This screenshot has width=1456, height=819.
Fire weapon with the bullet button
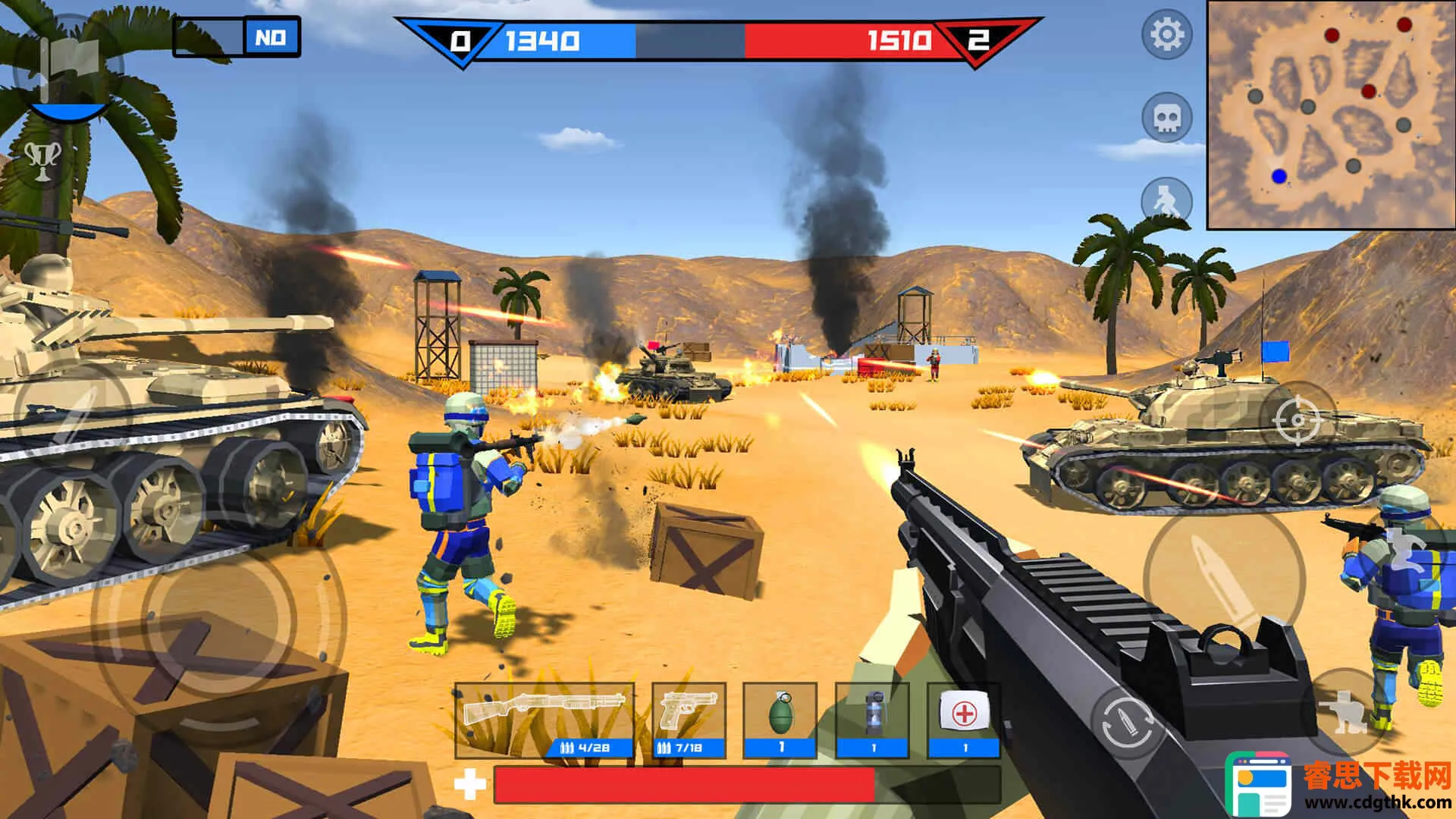tap(1222, 578)
